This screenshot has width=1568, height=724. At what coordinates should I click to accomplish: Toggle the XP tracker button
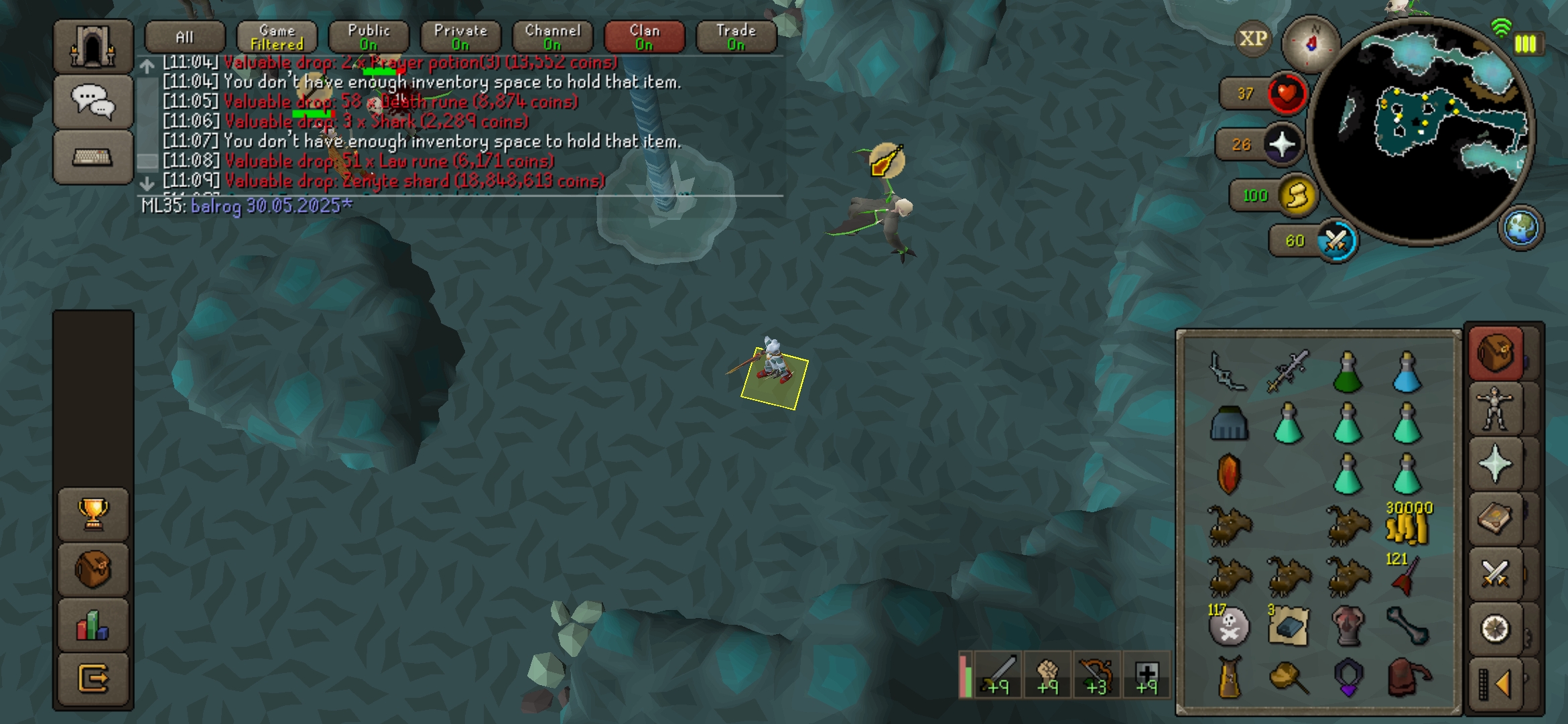[x=1252, y=39]
